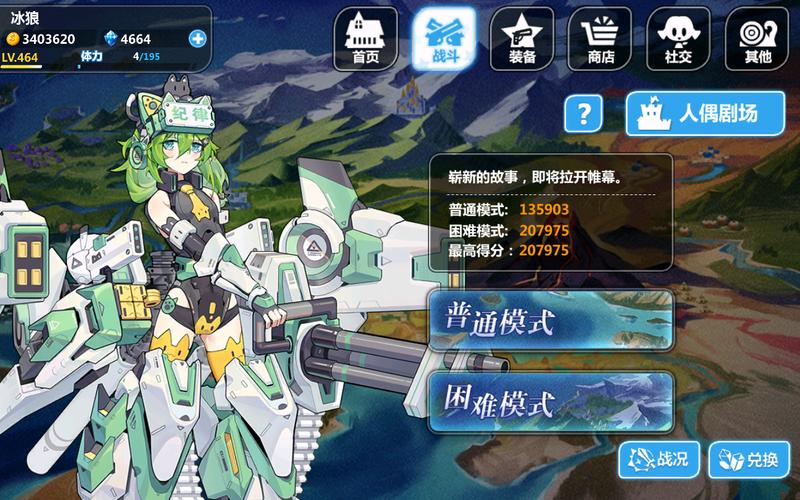Open 人偶剧场 doll theater
Image resolution: width=800 pixels, height=500 pixels.
click(706, 113)
